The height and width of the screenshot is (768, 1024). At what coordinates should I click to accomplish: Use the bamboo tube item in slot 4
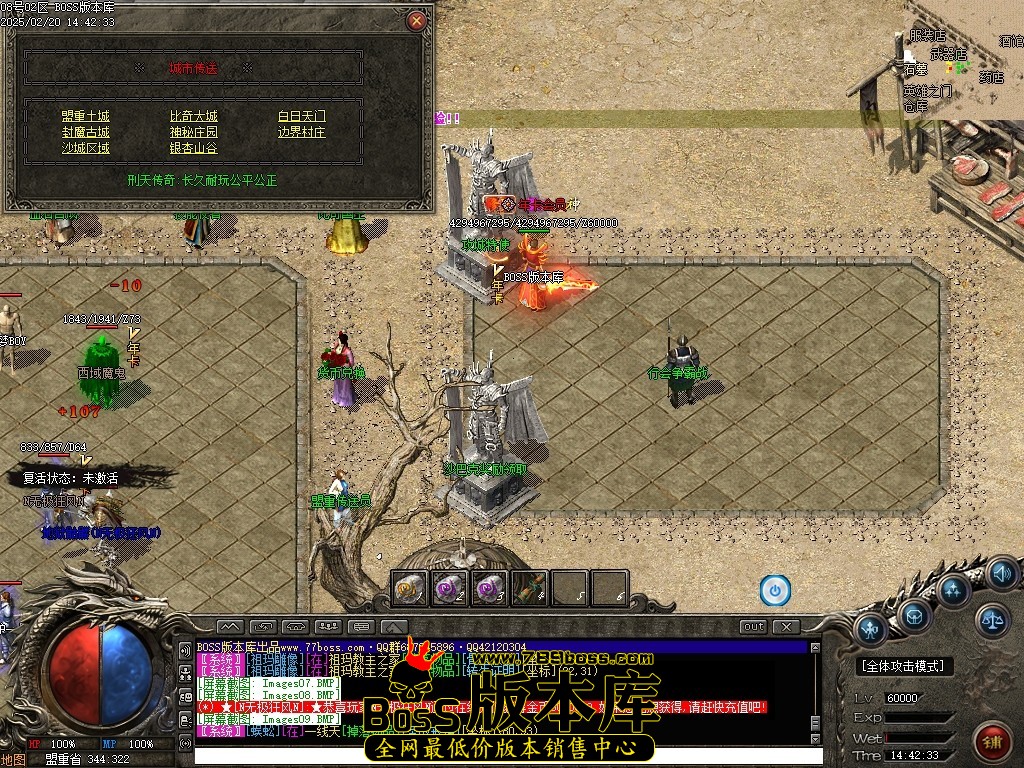tap(530, 588)
